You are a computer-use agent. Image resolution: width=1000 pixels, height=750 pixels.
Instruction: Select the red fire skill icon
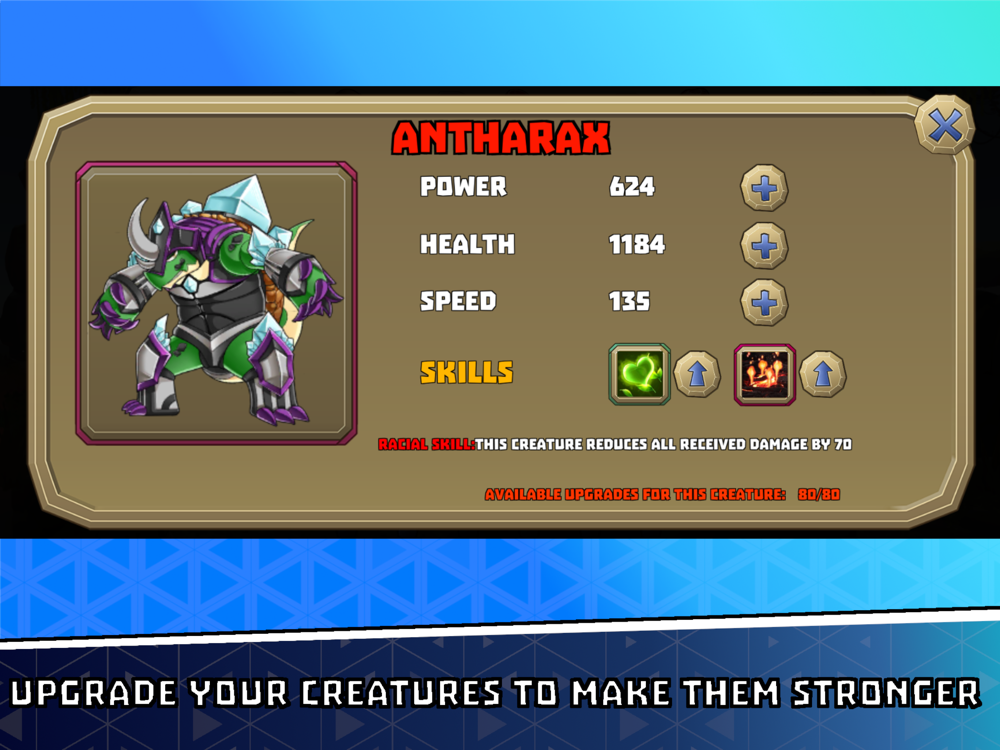[x=765, y=374]
